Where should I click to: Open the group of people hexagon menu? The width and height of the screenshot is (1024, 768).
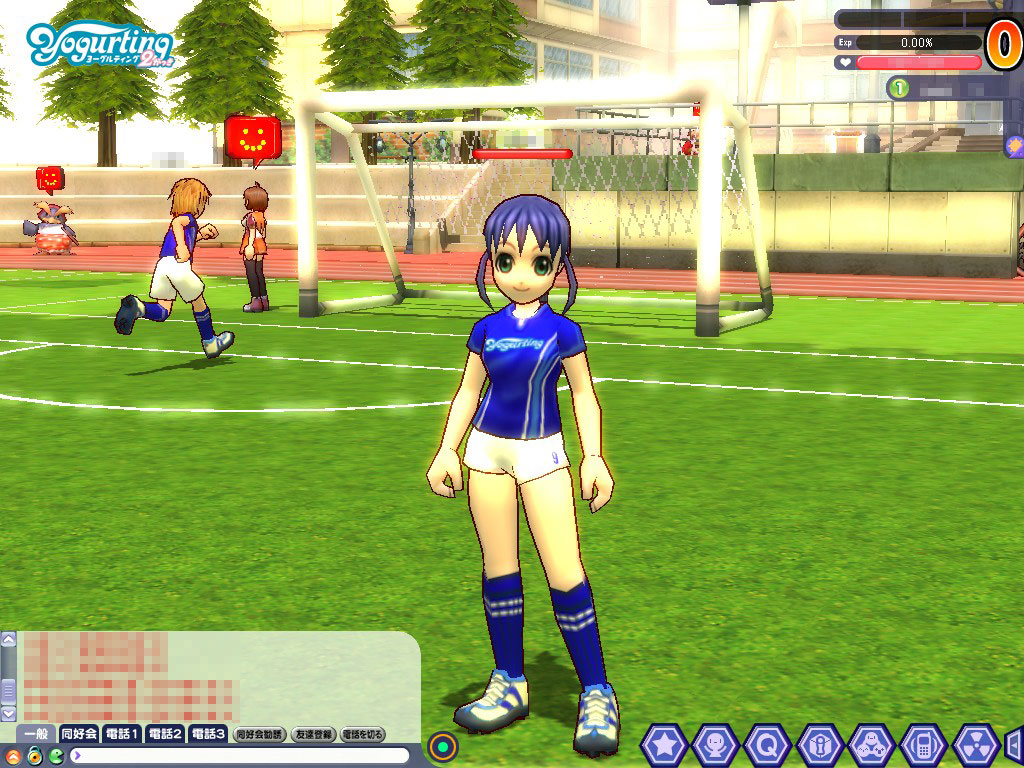pos(871,745)
